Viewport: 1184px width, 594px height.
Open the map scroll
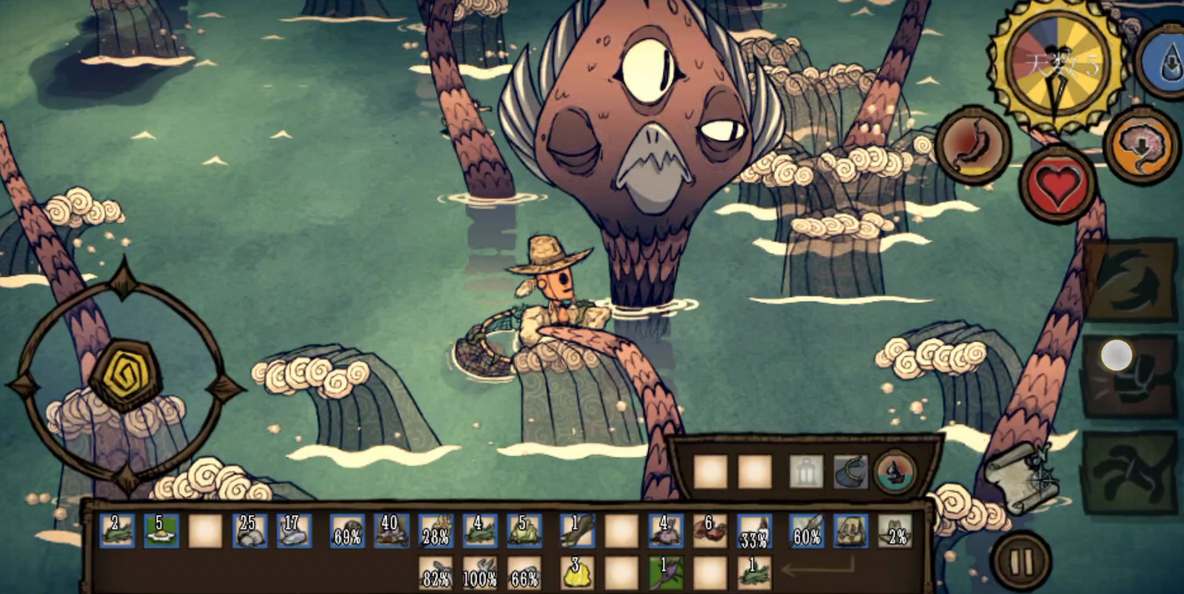point(1021,476)
